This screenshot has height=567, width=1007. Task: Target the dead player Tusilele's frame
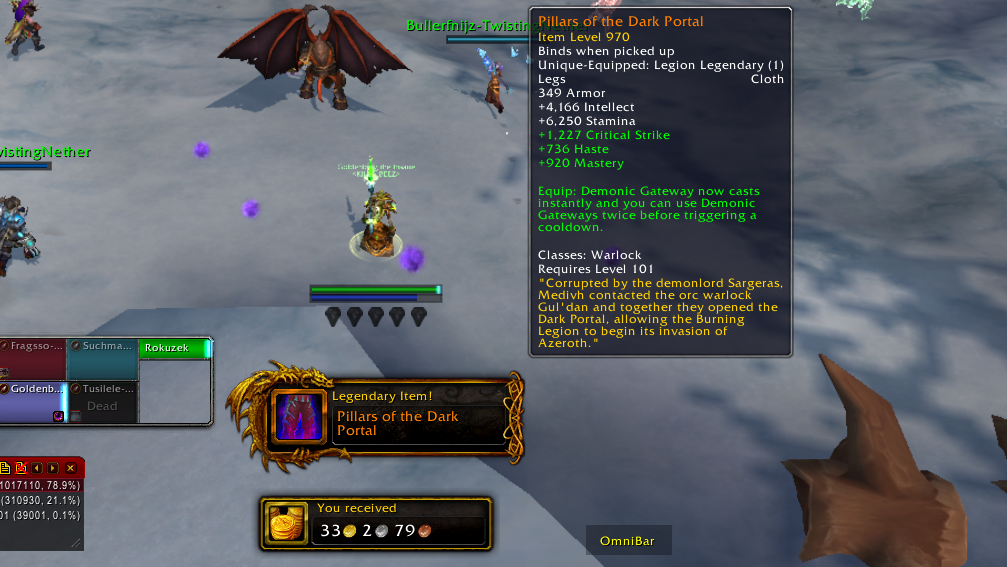102,401
